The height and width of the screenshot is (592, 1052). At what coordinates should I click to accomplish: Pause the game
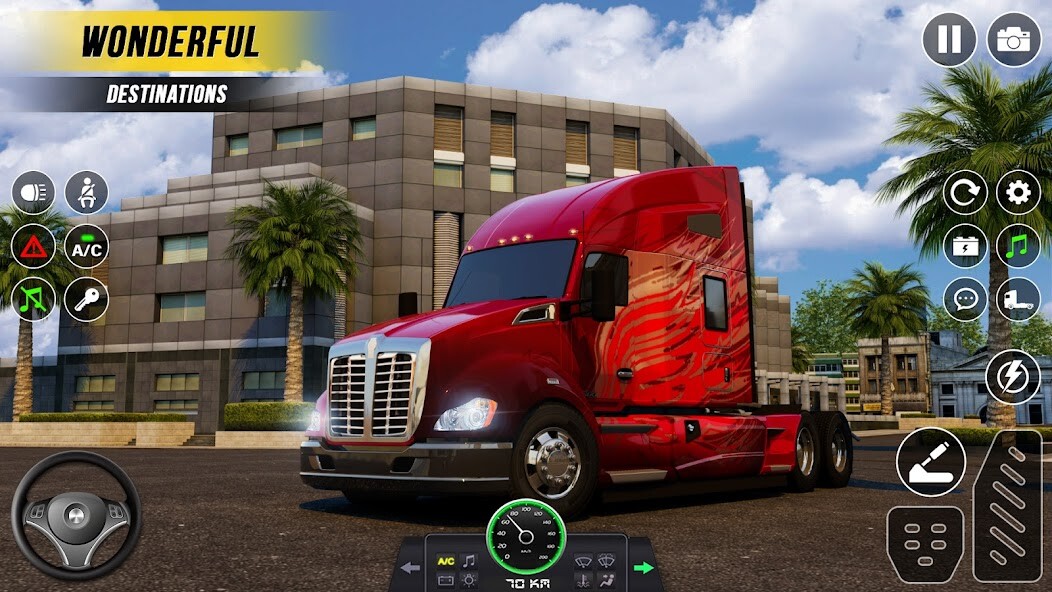949,40
